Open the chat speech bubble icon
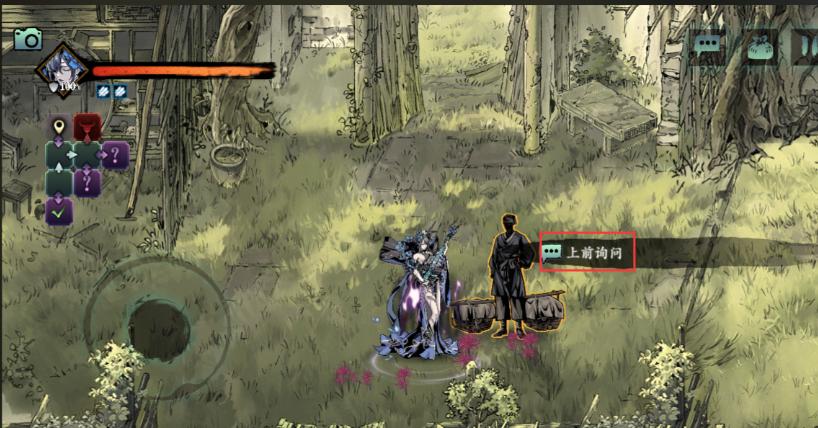 coord(709,46)
